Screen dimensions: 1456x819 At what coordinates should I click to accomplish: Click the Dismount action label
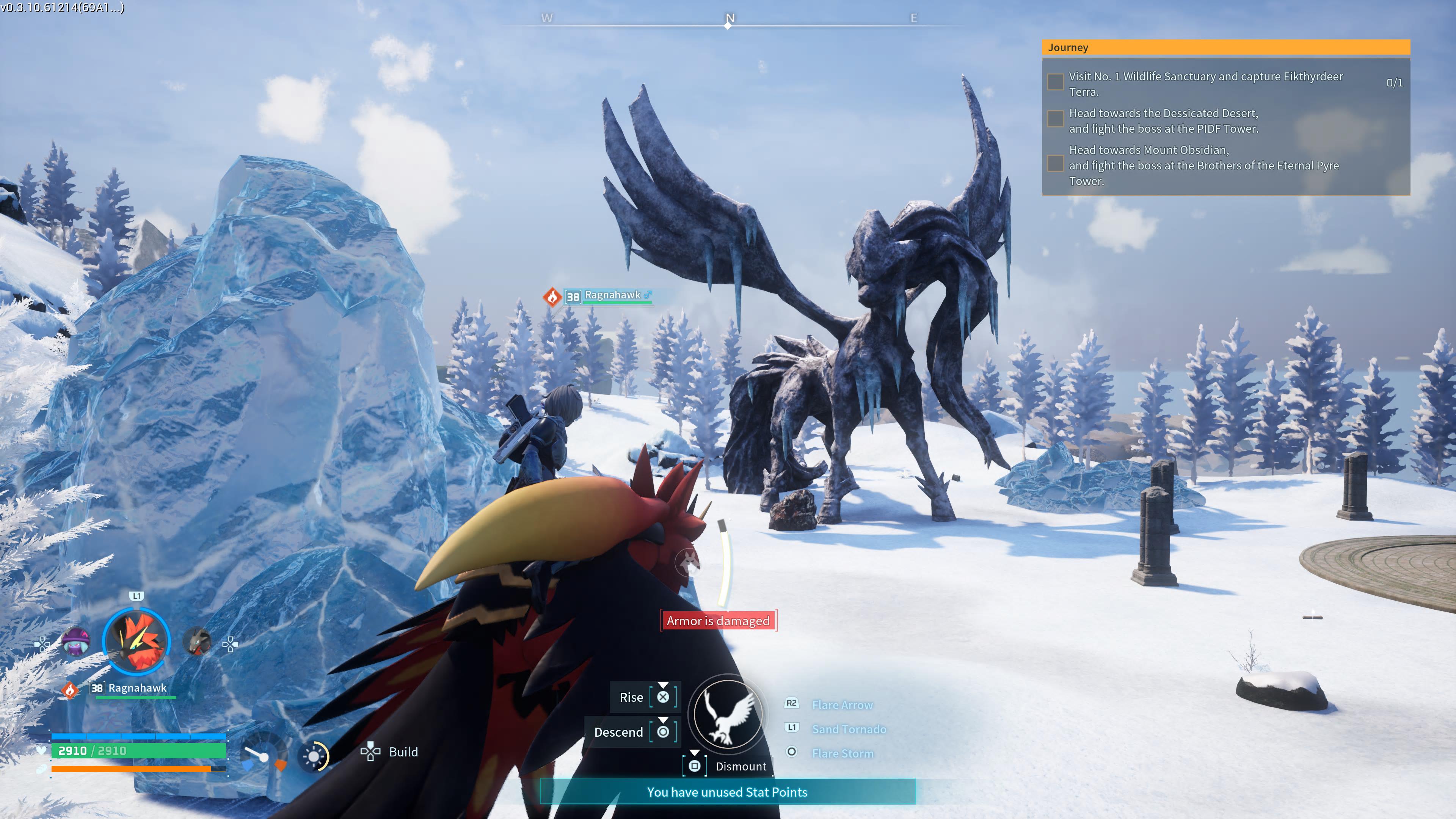[x=741, y=766]
